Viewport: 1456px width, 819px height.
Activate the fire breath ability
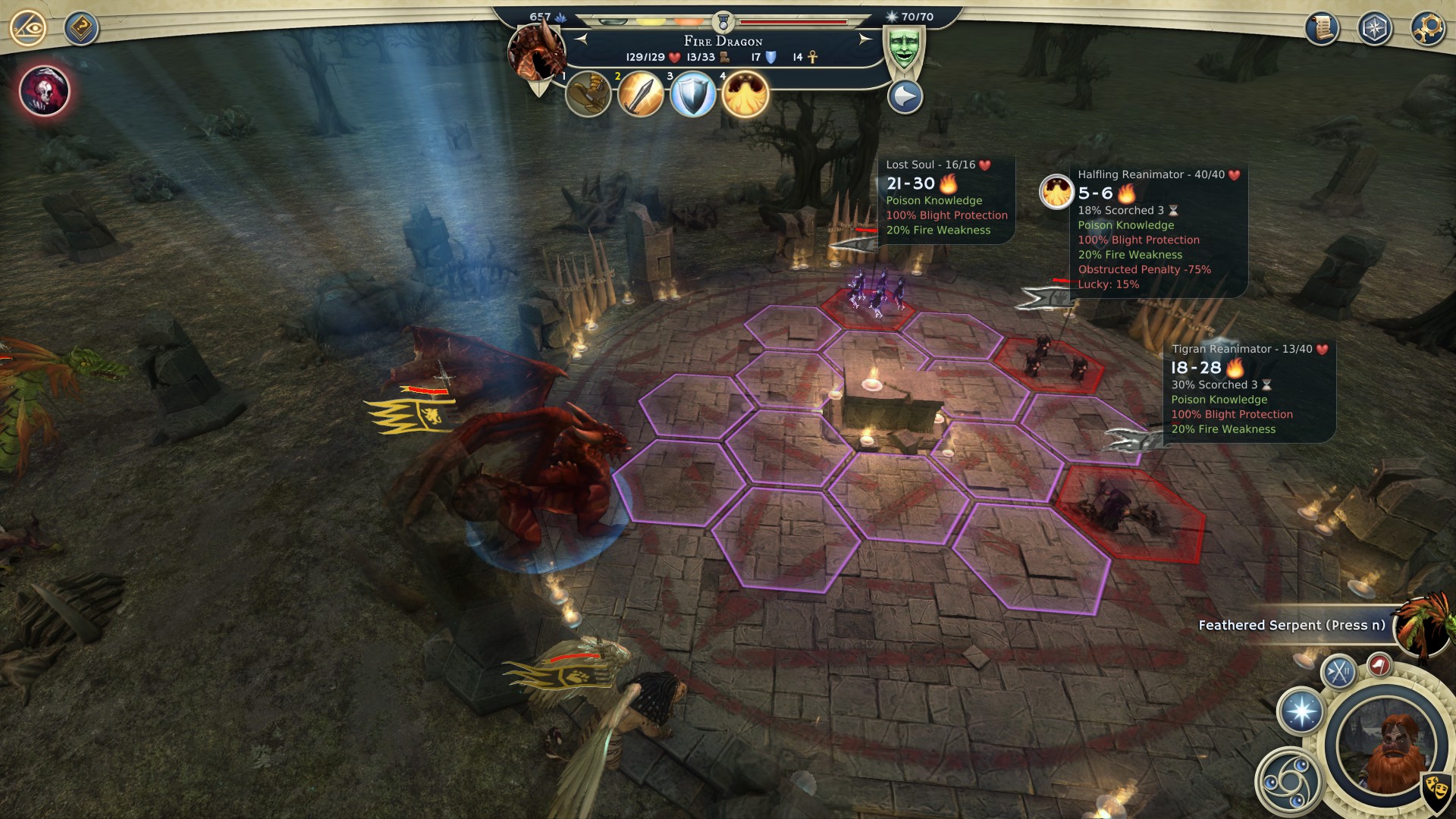point(745,95)
